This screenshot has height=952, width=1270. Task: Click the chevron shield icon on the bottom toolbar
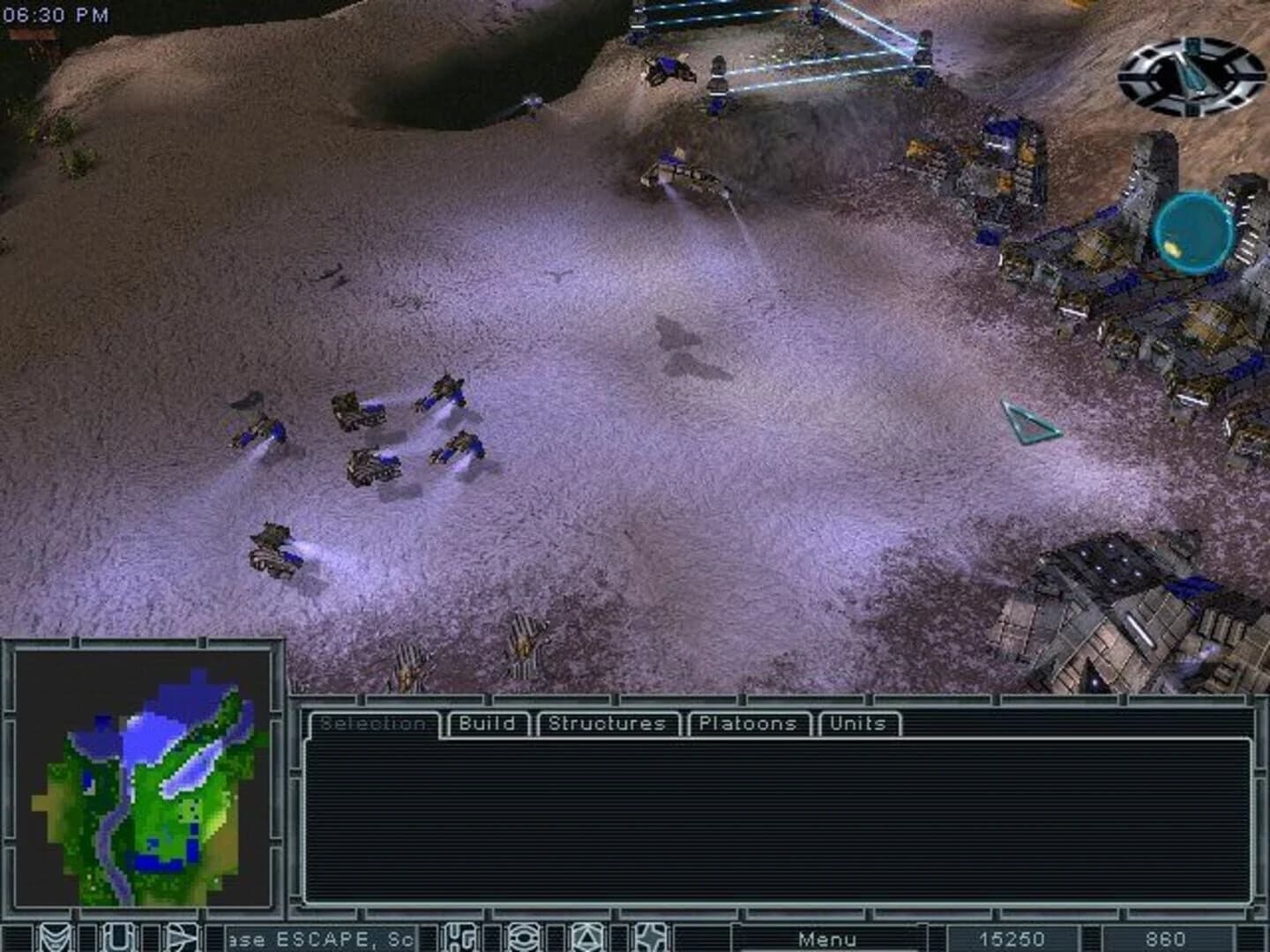(55, 936)
